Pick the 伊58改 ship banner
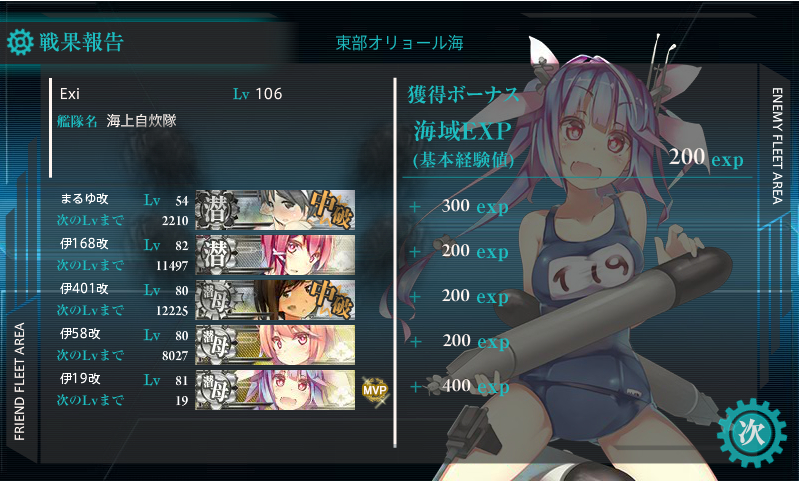Image resolution: width=799 pixels, height=481 pixels. (x=275, y=342)
